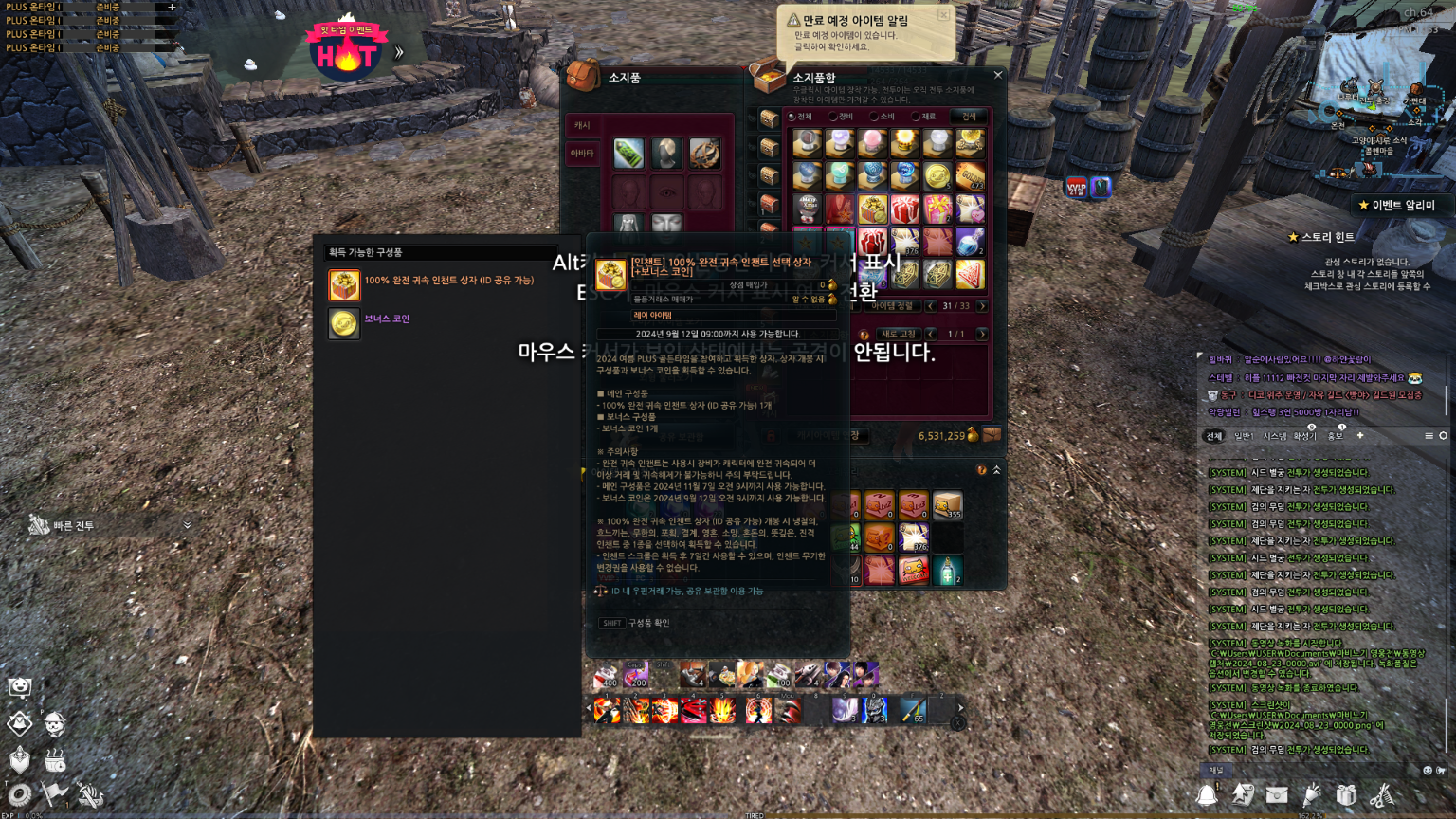Open the 검색 search button

point(969,117)
